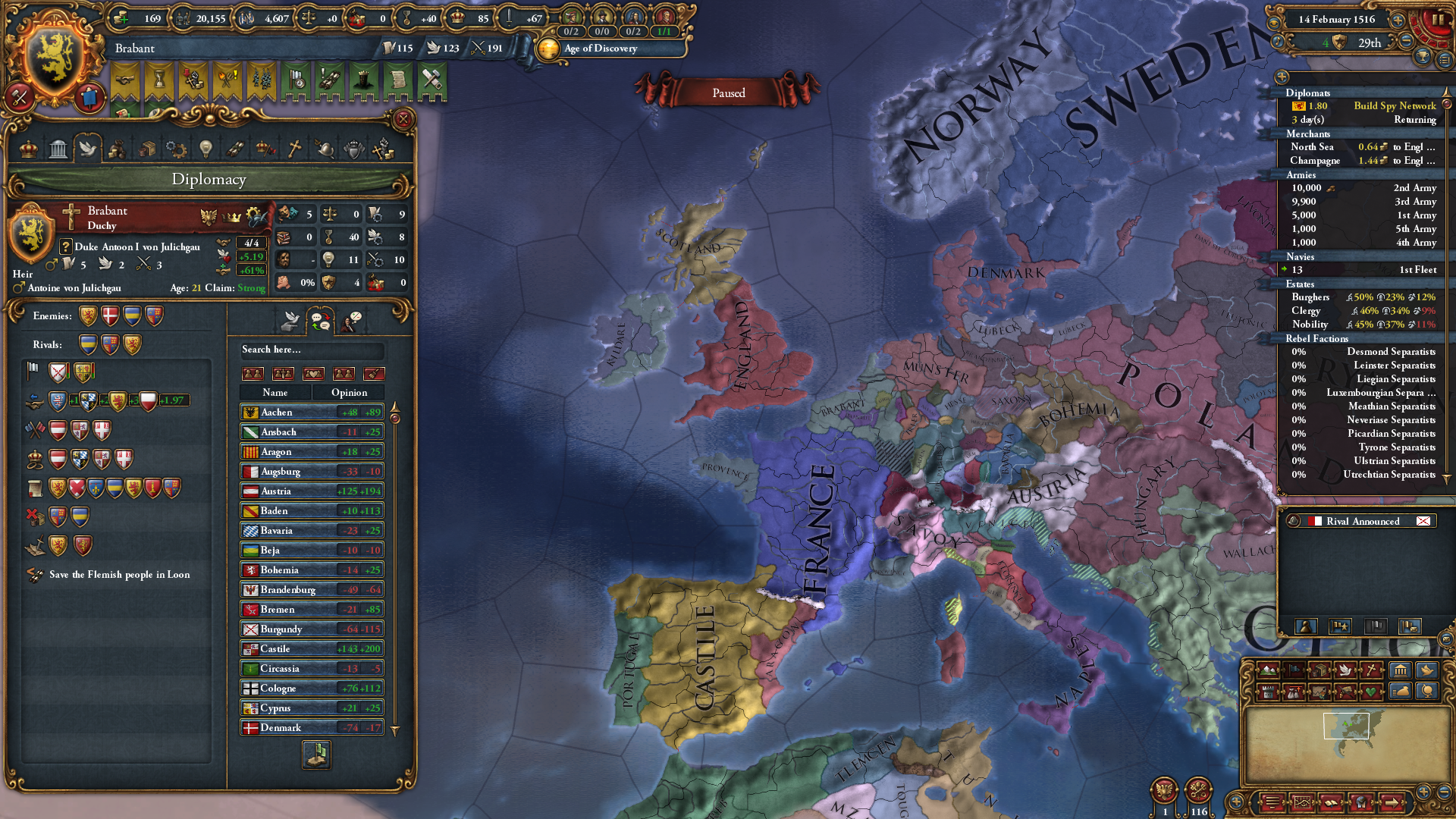Open the Government panel (temple icon)
This screenshot has height=819, width=1456.
pyautogui.click(x=58, y=149)
